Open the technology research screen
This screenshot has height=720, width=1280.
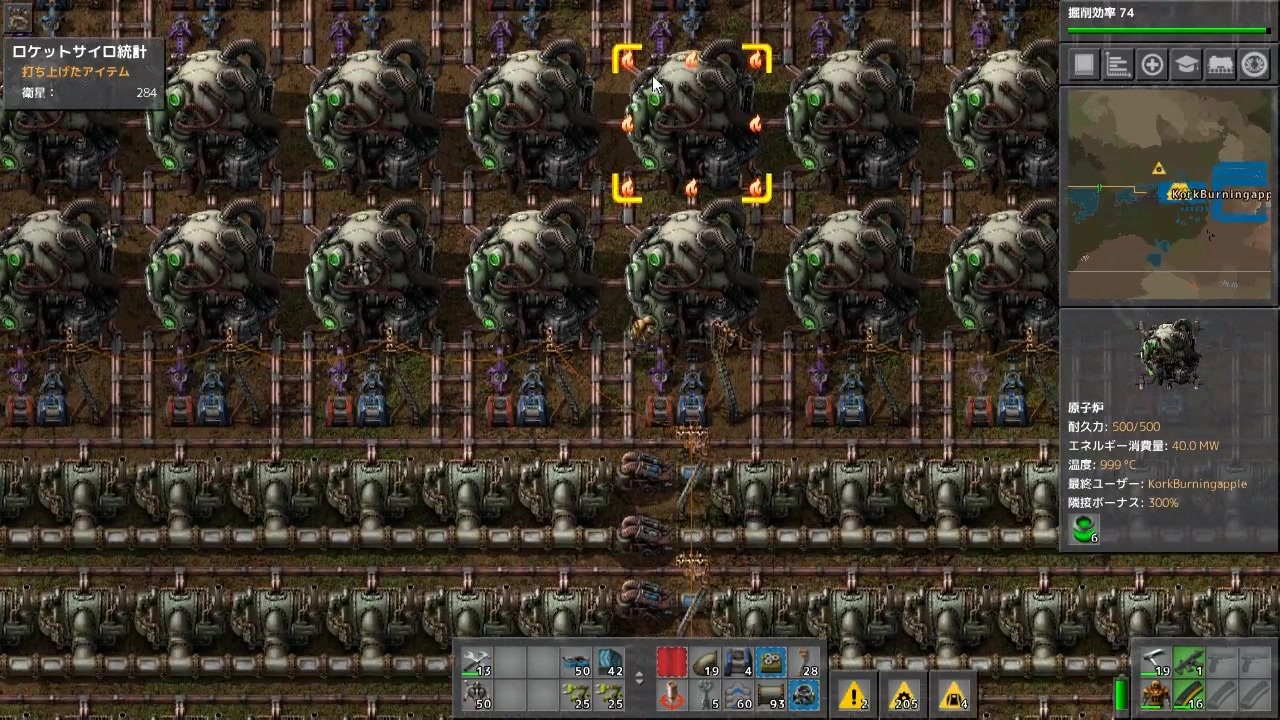pos(1187,64)
